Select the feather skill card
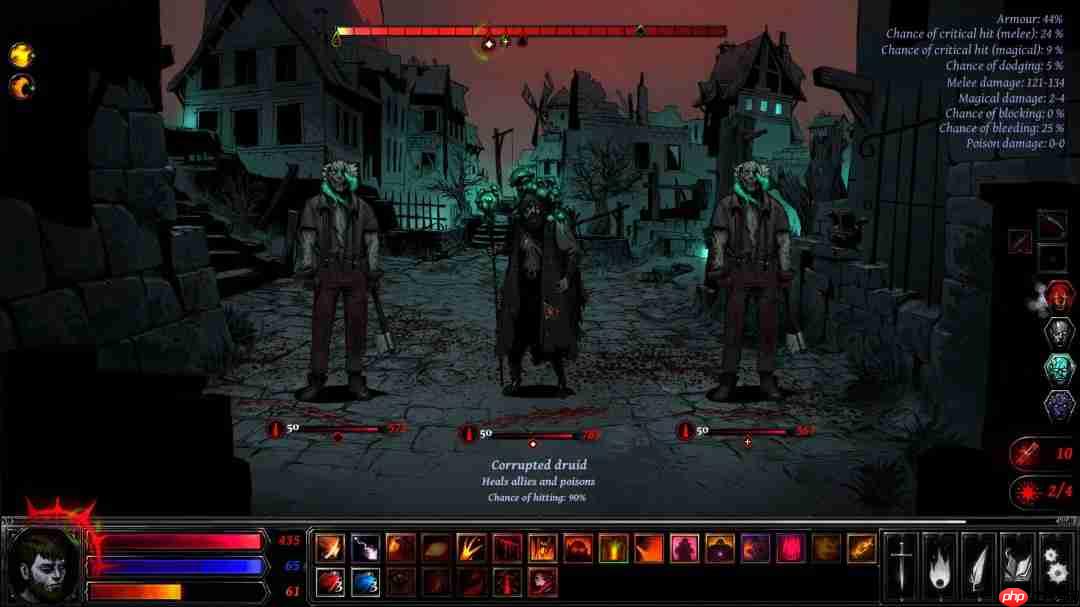The width and height of the screenshot is (1080, 607). [x=979, y=560]
